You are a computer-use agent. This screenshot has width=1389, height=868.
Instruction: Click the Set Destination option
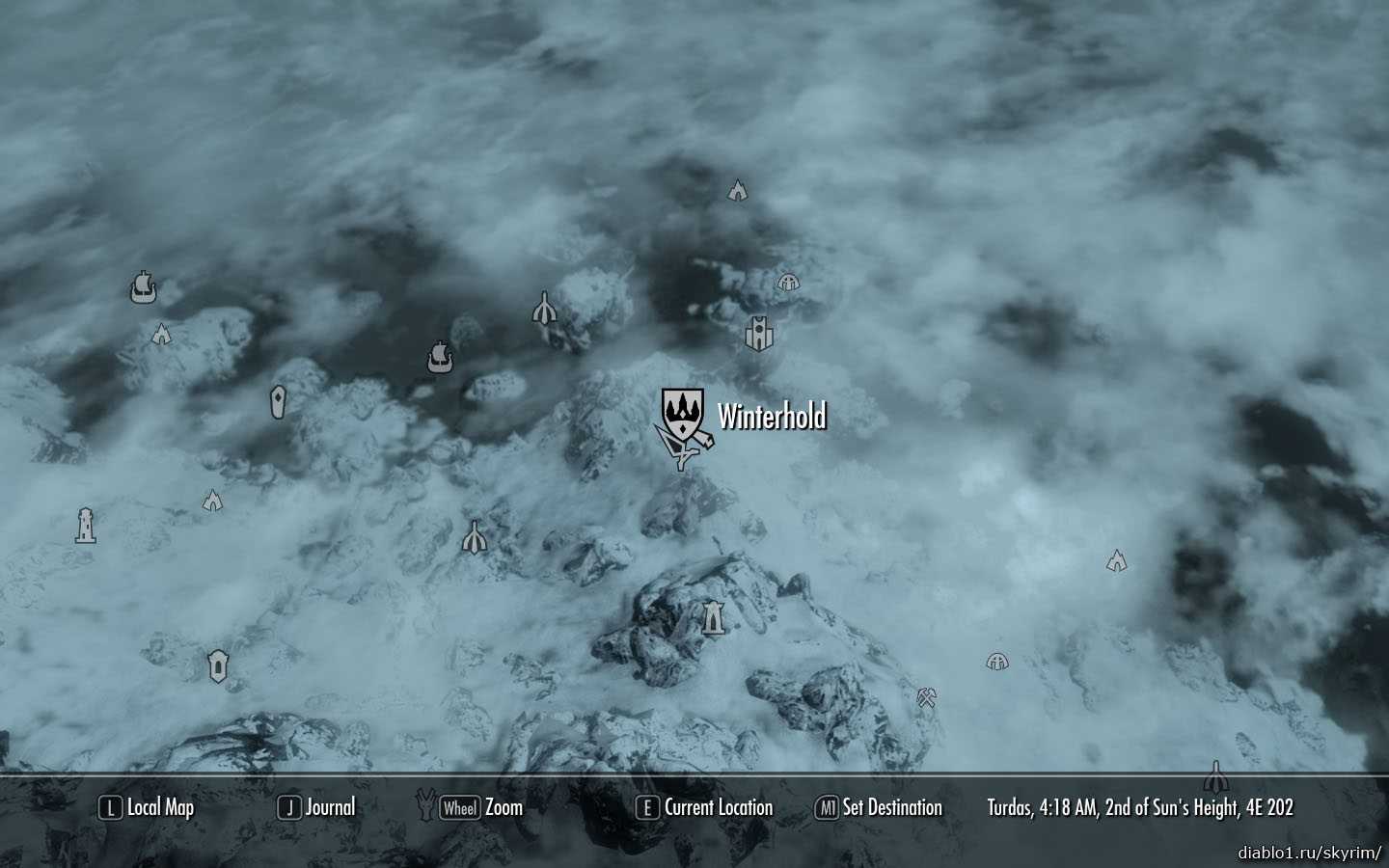tap(879, 808)
